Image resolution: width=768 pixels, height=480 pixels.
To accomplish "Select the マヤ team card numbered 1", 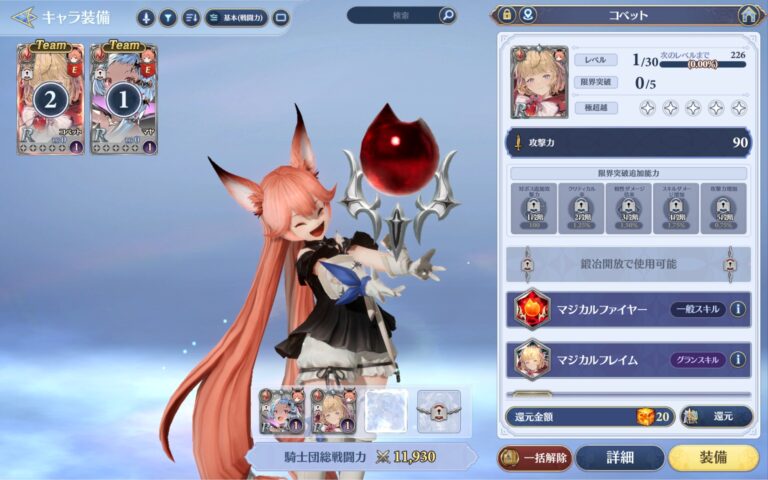I will point(124,98).
